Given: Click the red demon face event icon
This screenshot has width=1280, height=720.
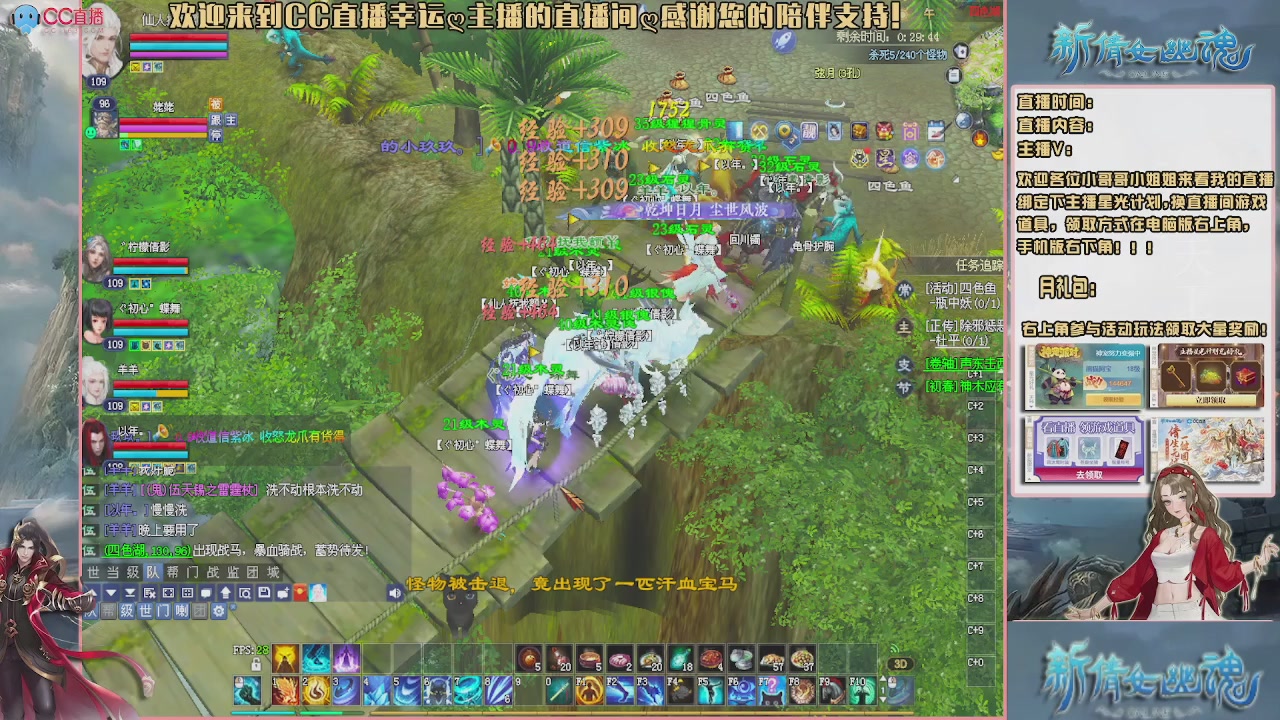Looking at the screenshot, I should pyautogui.click(x=884, y=130).
